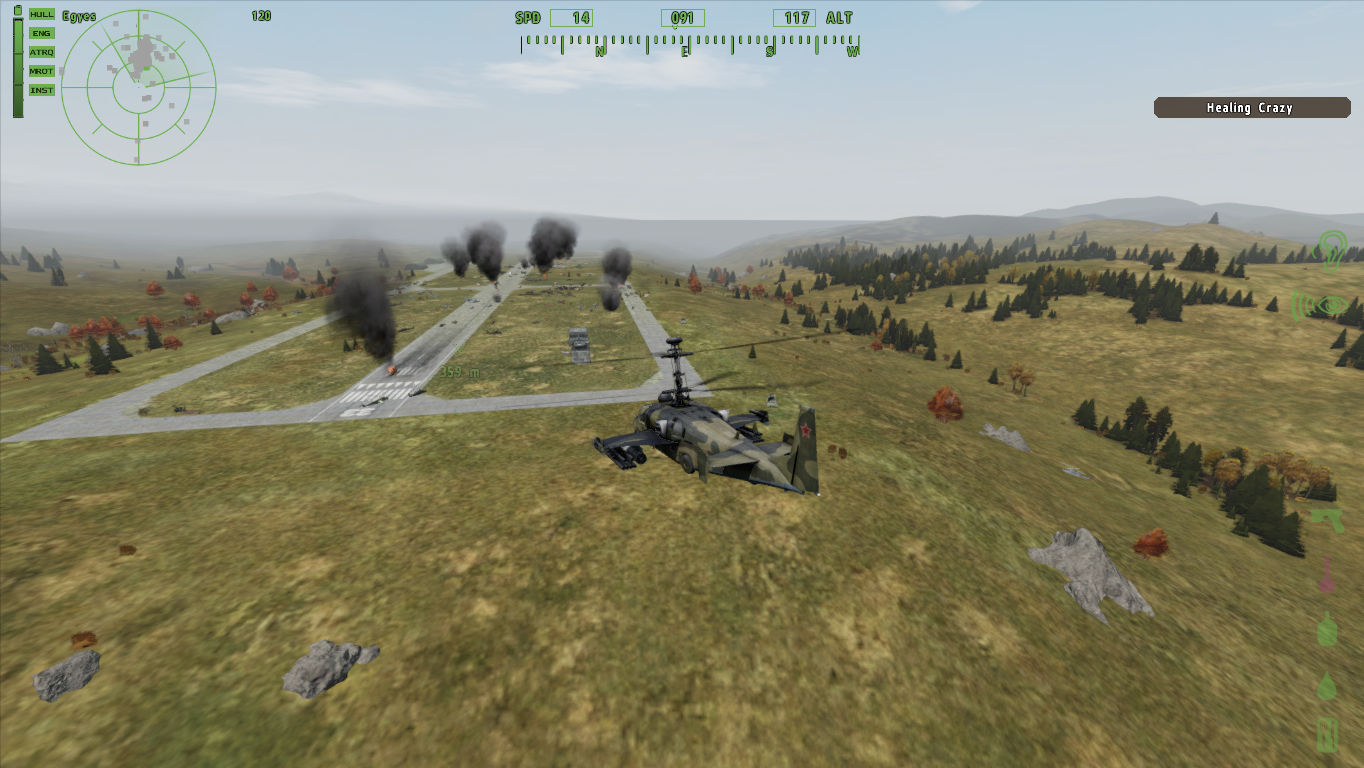Image resolution: width=1364 pixels, height=768 pixels.
Task: Click the fork and knife hunger icon
Action: tap(1327, 735)
